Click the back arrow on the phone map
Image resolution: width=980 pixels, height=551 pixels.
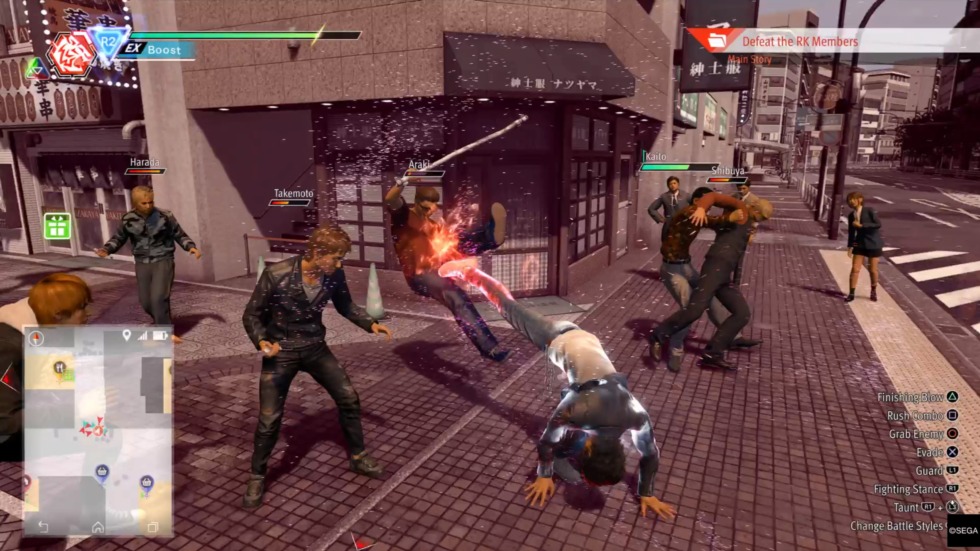[x=43, y=526]
